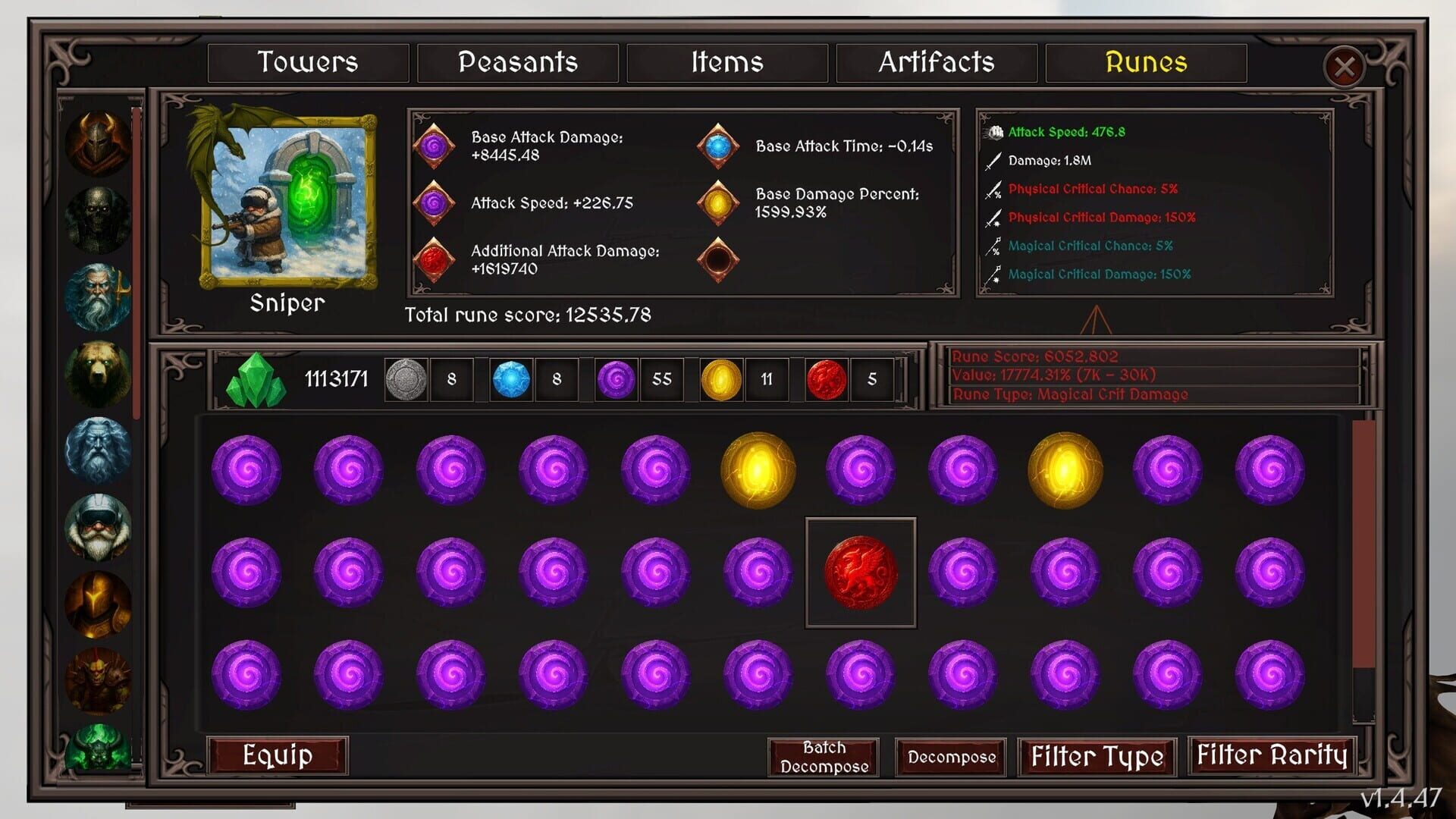Open the Filter Rarity options
This screenshot has height=819, width=1456.
1272,756
